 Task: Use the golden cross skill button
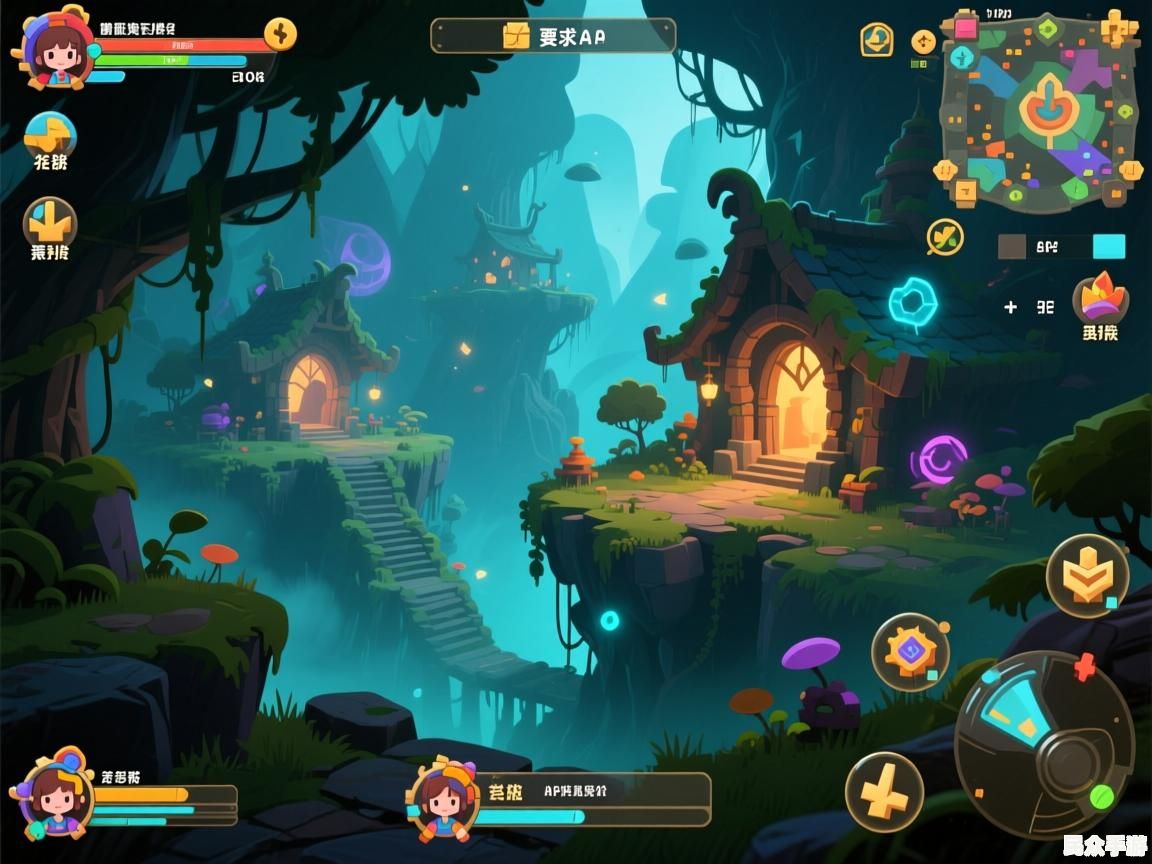coord(884,792)
